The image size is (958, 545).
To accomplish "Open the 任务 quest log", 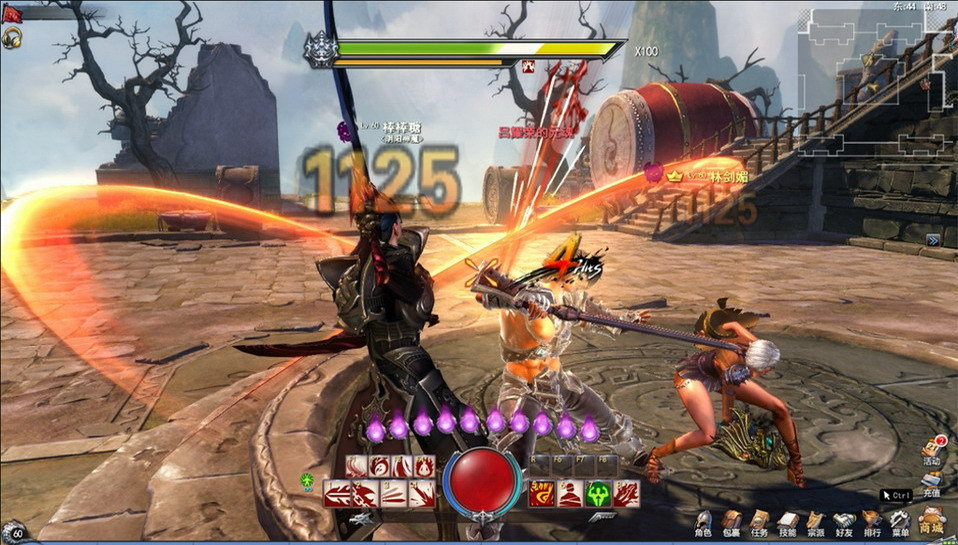I will coord(760,521).
